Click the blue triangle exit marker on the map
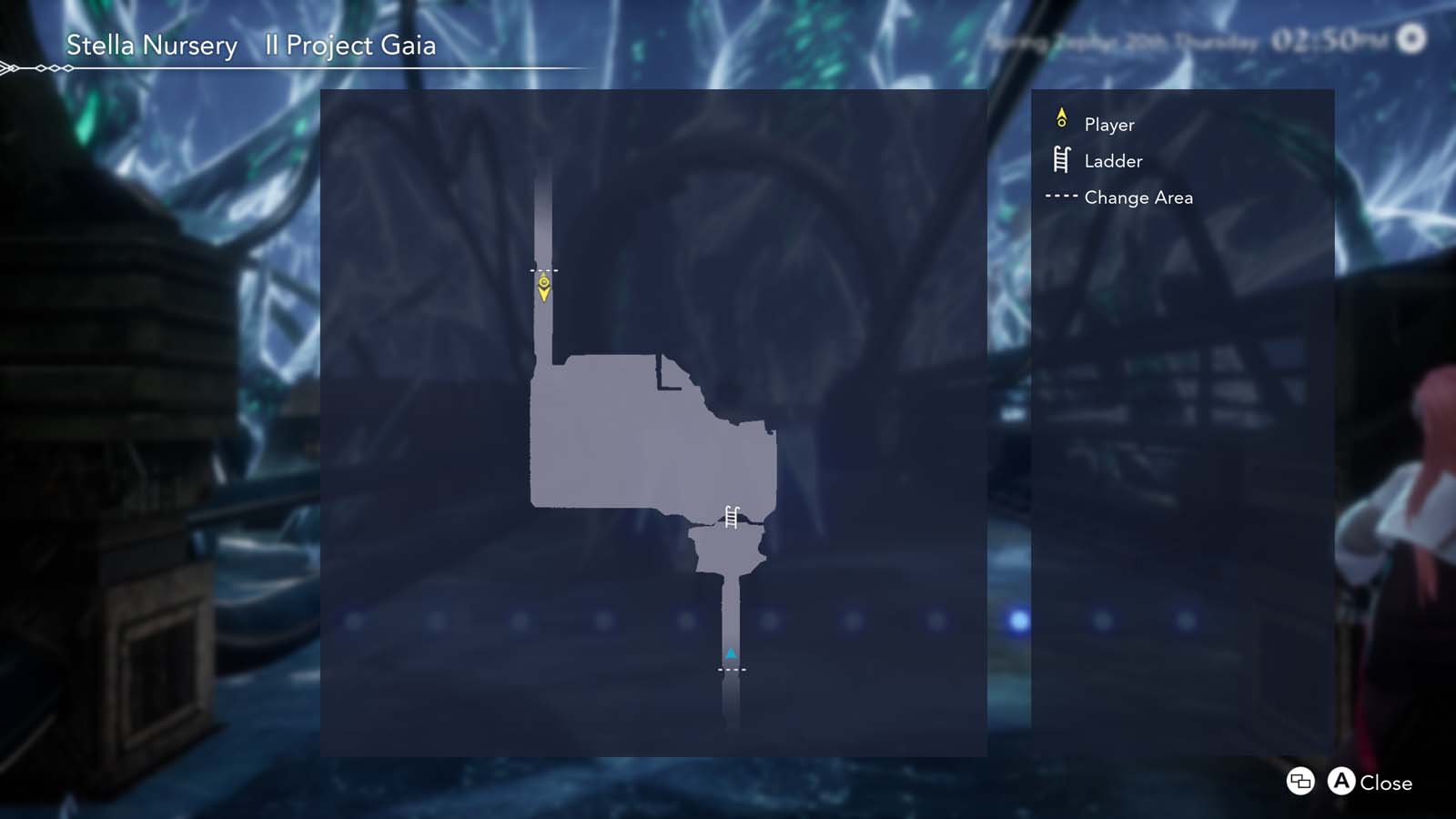 (x=731, y=652)
